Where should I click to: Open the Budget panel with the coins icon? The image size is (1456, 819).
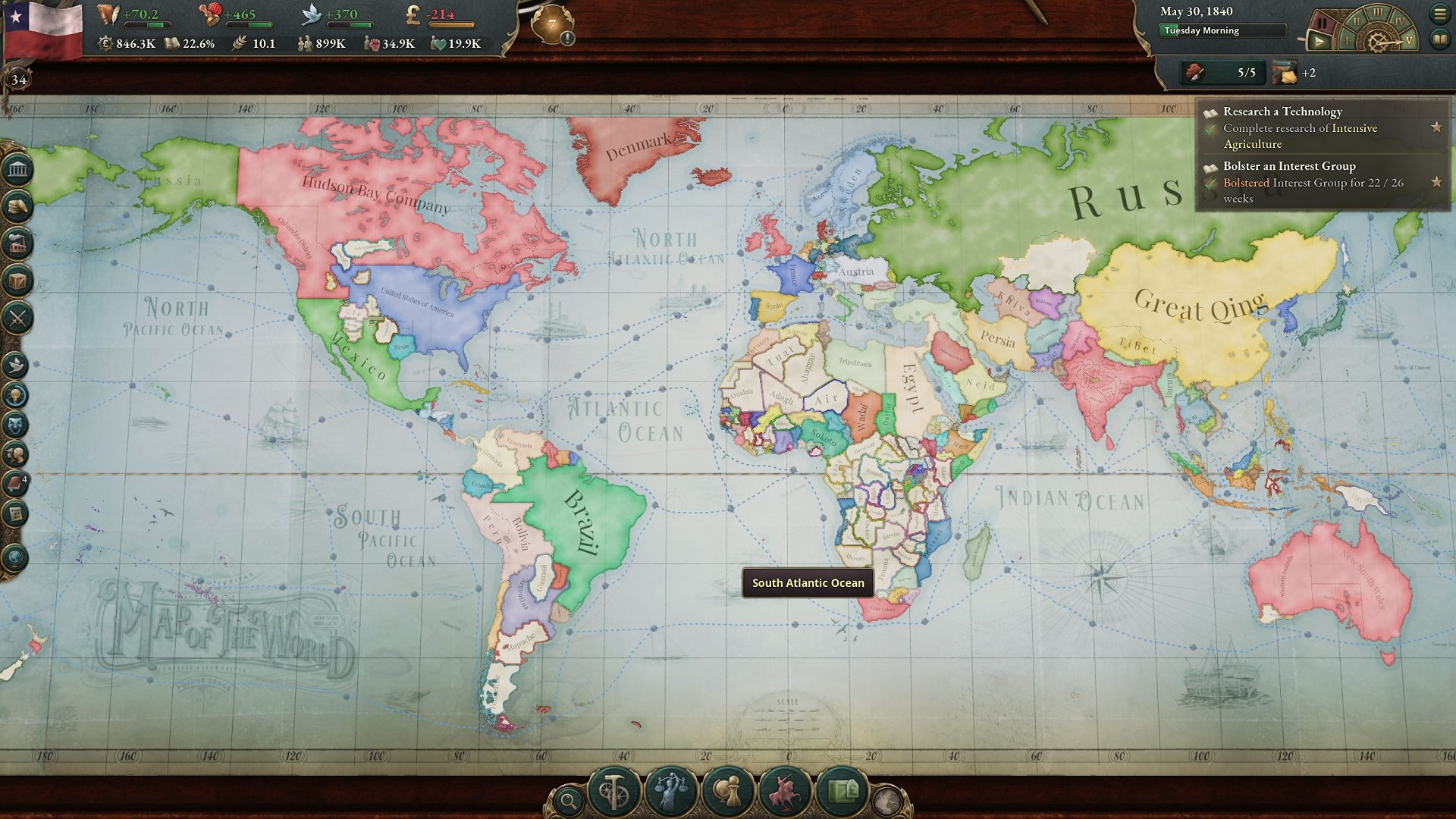pos(17,205)
